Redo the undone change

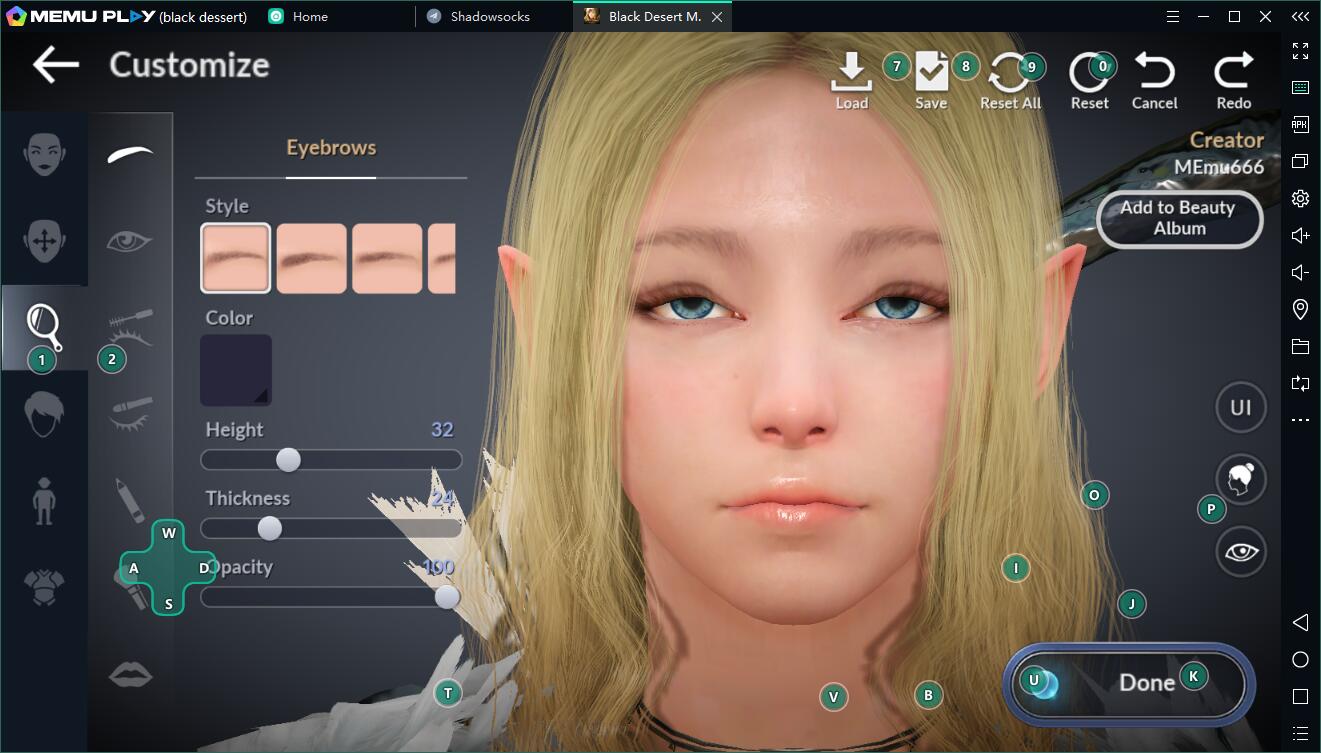pyautogui.click(x=1233, y=80)
